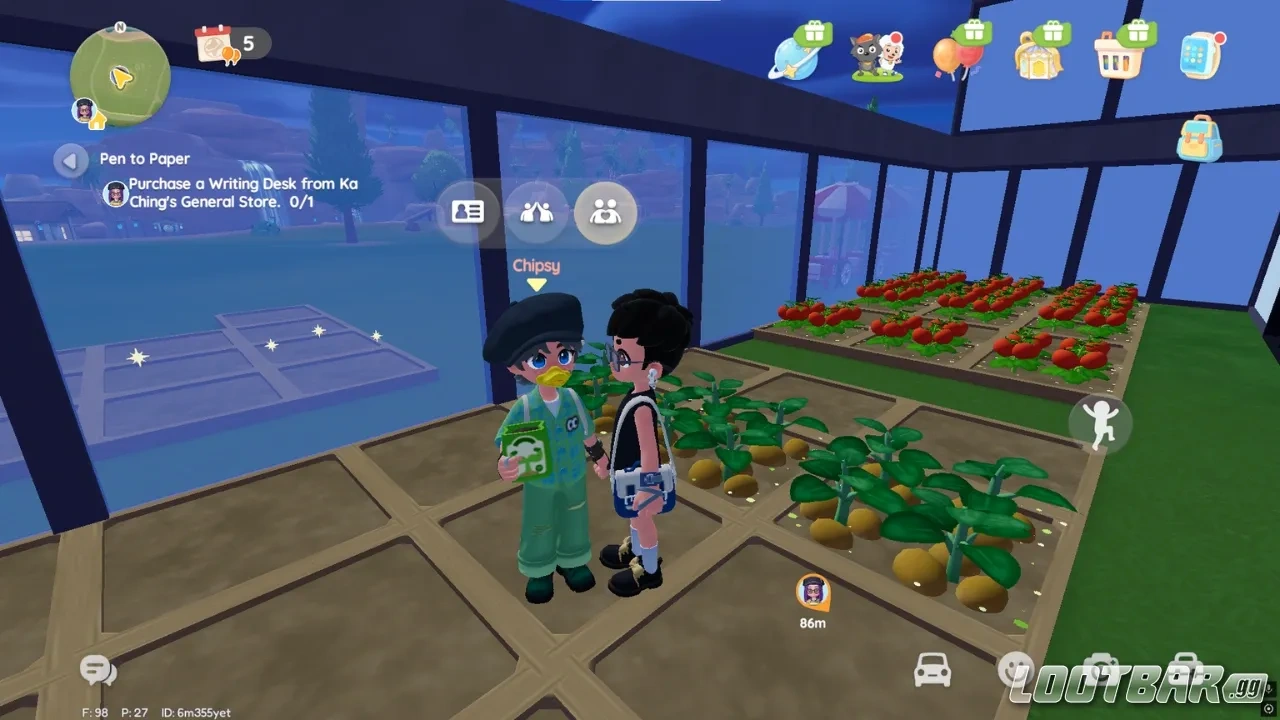Select the camera icon in the bottom bar
The width and height of the screenshot is (1280, 720).
[1101, 668]
